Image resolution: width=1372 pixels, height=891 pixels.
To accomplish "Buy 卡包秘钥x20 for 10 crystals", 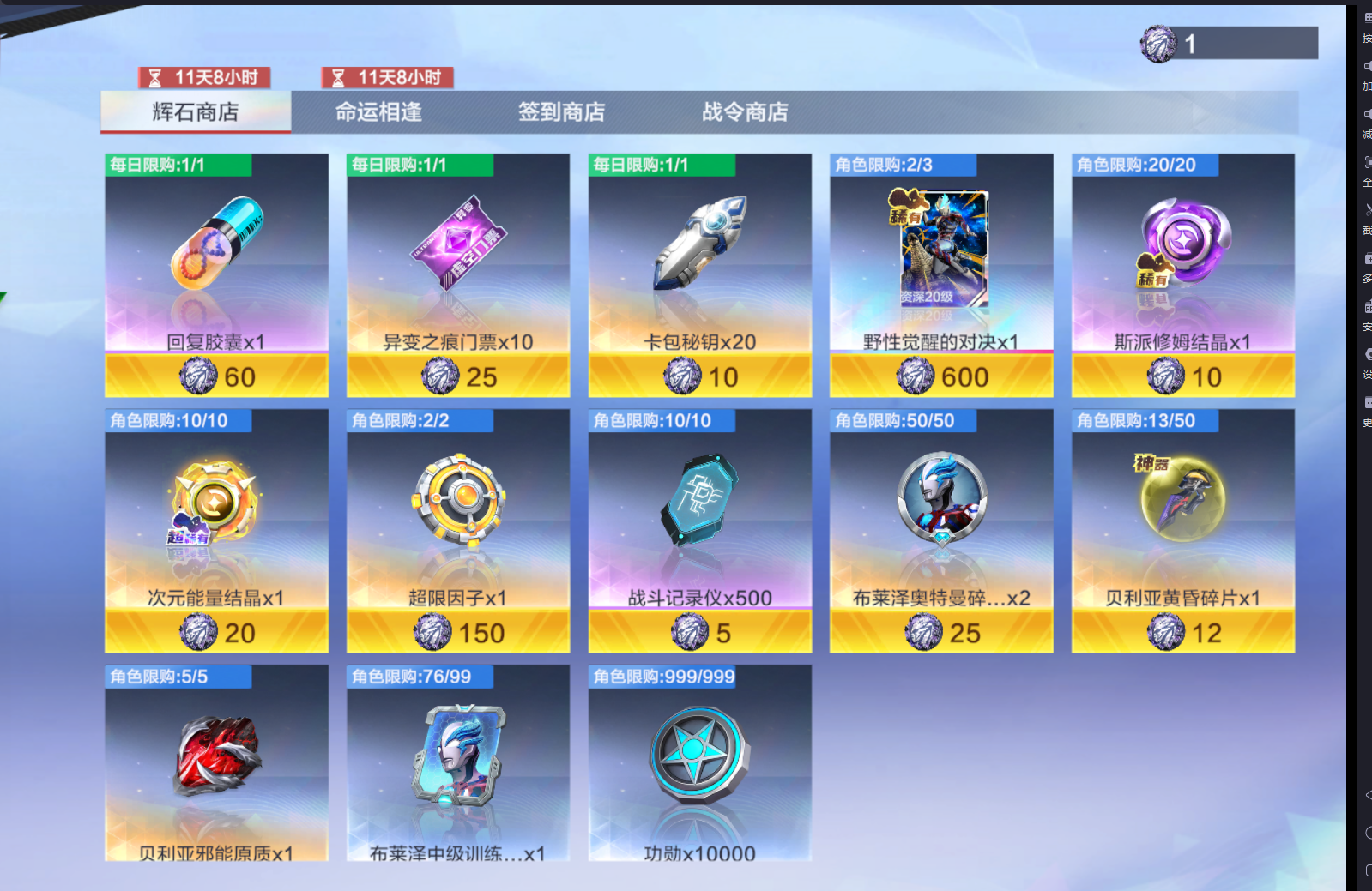I will click(x=698, y=376).
